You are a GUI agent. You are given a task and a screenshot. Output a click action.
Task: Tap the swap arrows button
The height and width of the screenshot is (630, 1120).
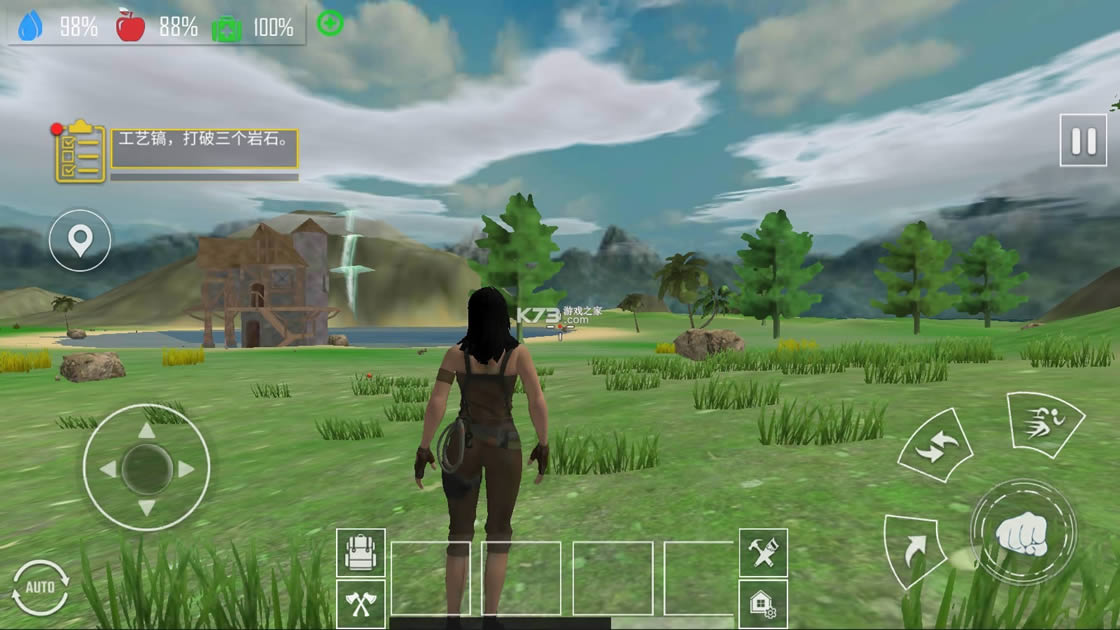[x=935, y=446]
